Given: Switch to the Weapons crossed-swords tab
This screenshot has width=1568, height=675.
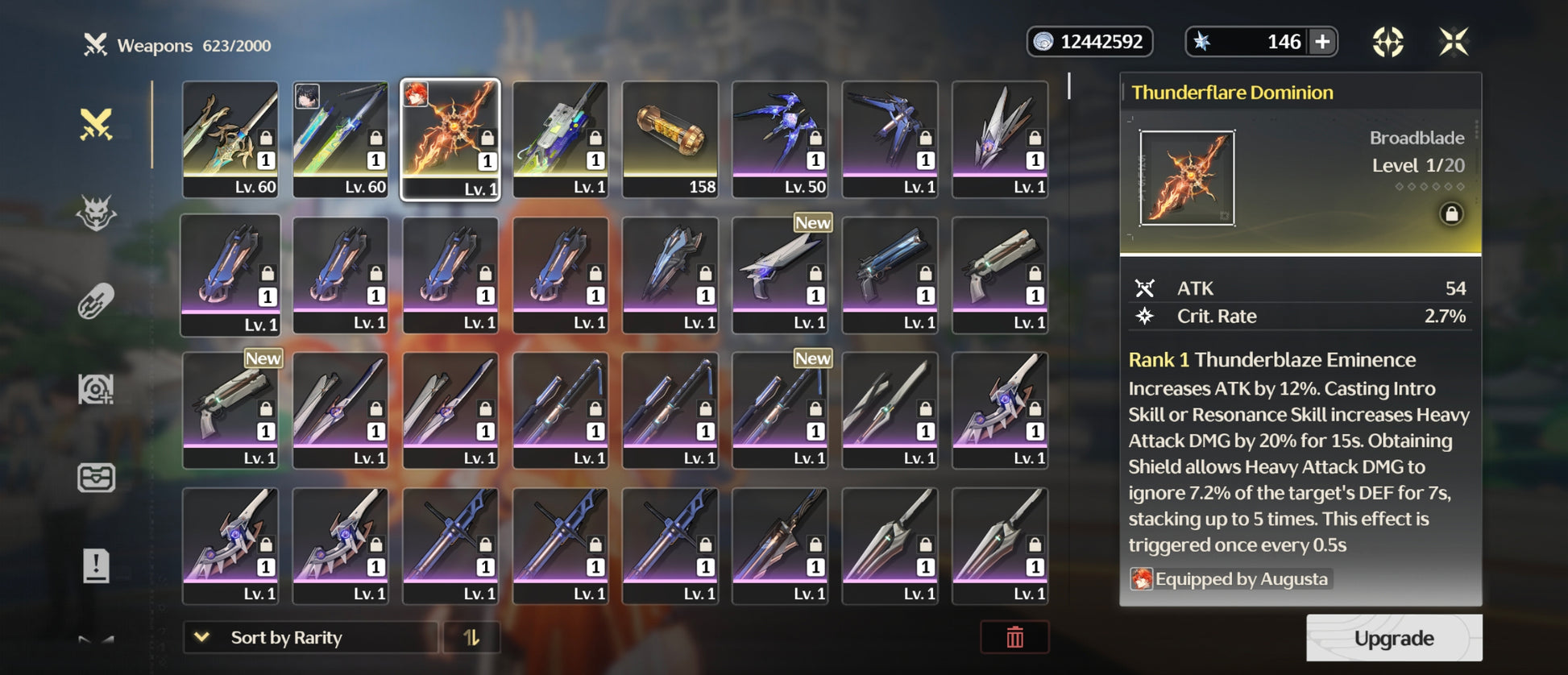Looking at the screenshot, I should (96, 125).
